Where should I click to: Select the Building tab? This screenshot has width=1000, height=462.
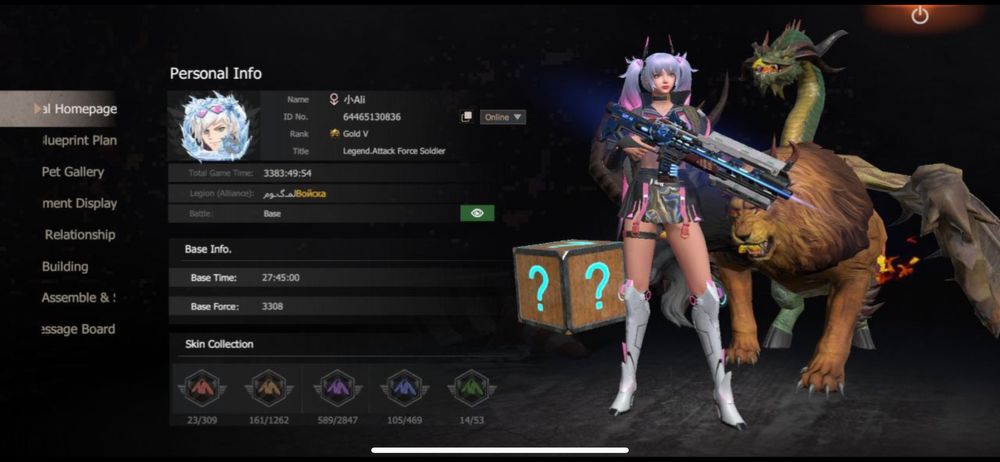tap(65, 266)
